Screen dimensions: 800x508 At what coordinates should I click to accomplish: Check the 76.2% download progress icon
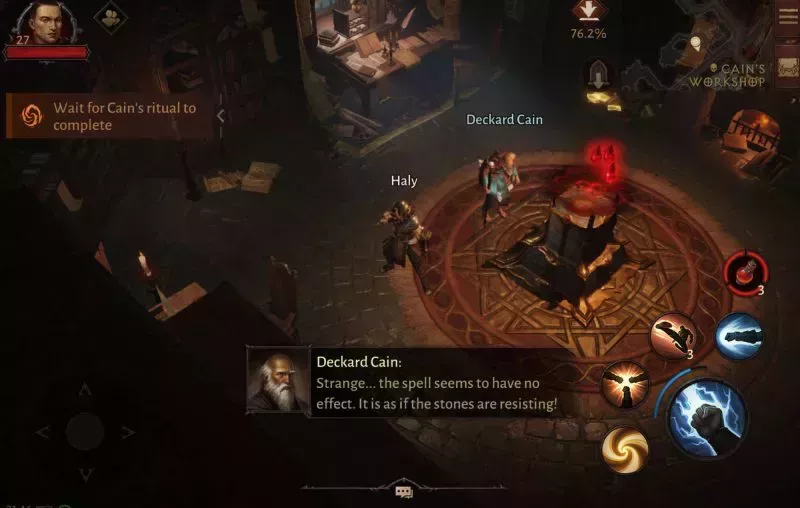point(588,11)
